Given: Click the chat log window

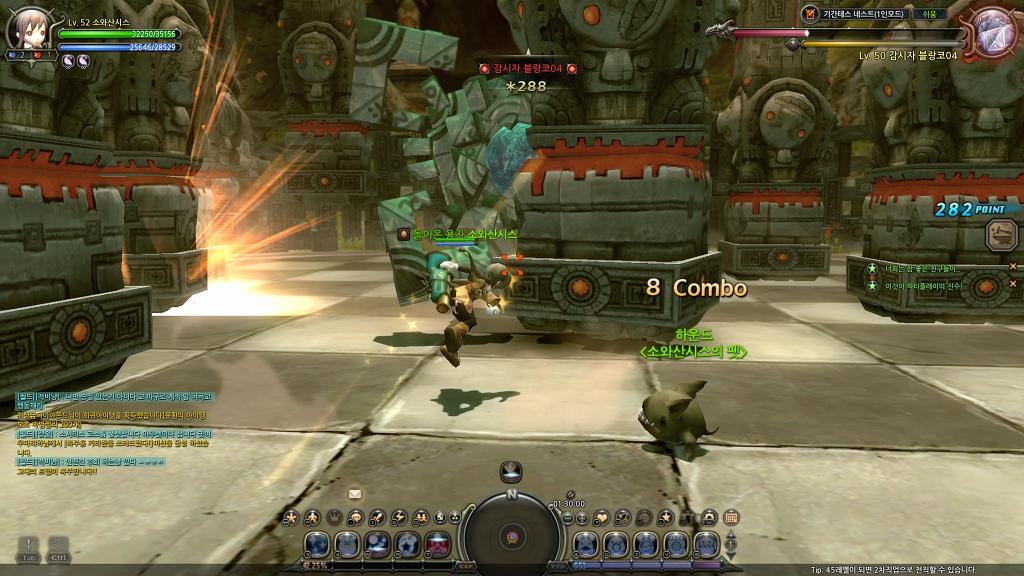Looking at the screenshot, I should click(112, 432).
